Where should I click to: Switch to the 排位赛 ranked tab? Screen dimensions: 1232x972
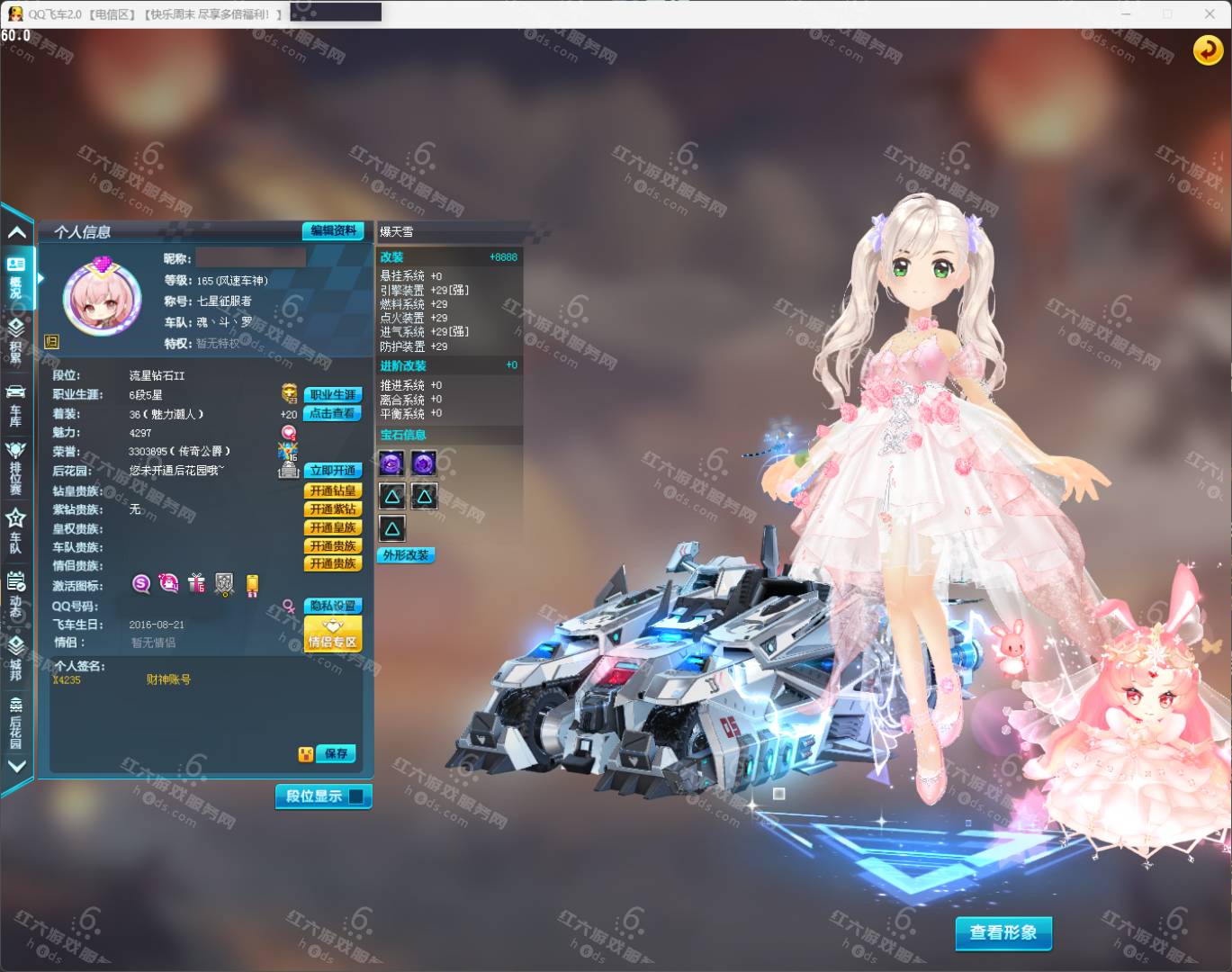15,466
